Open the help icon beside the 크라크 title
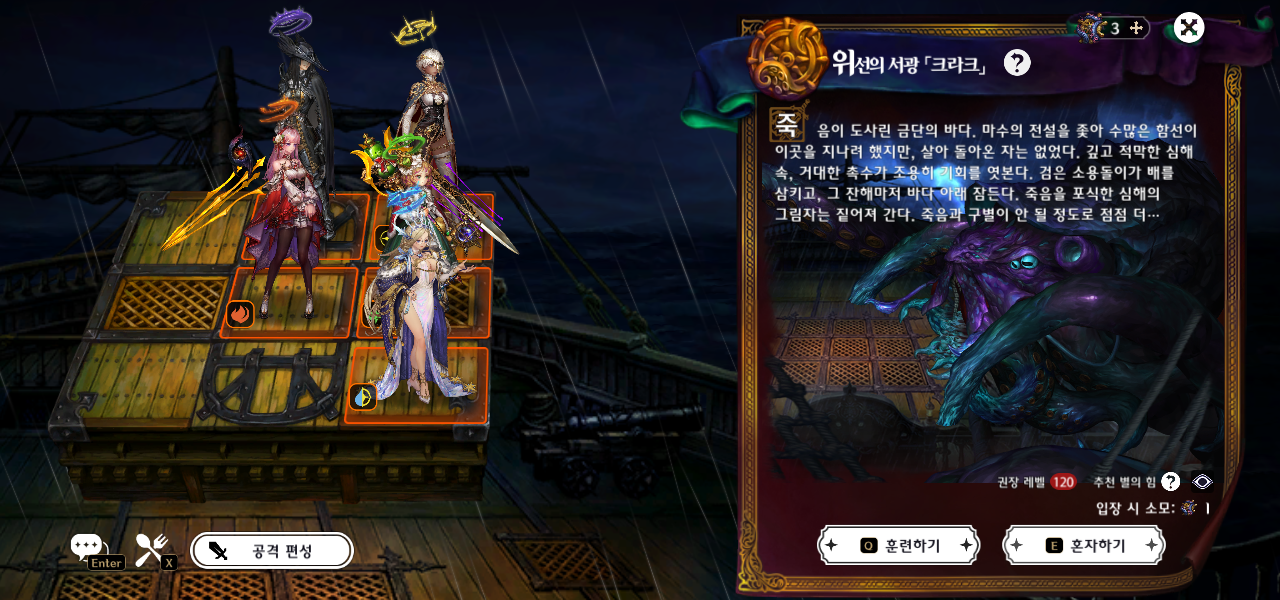Image resolution: width=1280 pixels, height=600 pixels. click(x=1017, y=63)
